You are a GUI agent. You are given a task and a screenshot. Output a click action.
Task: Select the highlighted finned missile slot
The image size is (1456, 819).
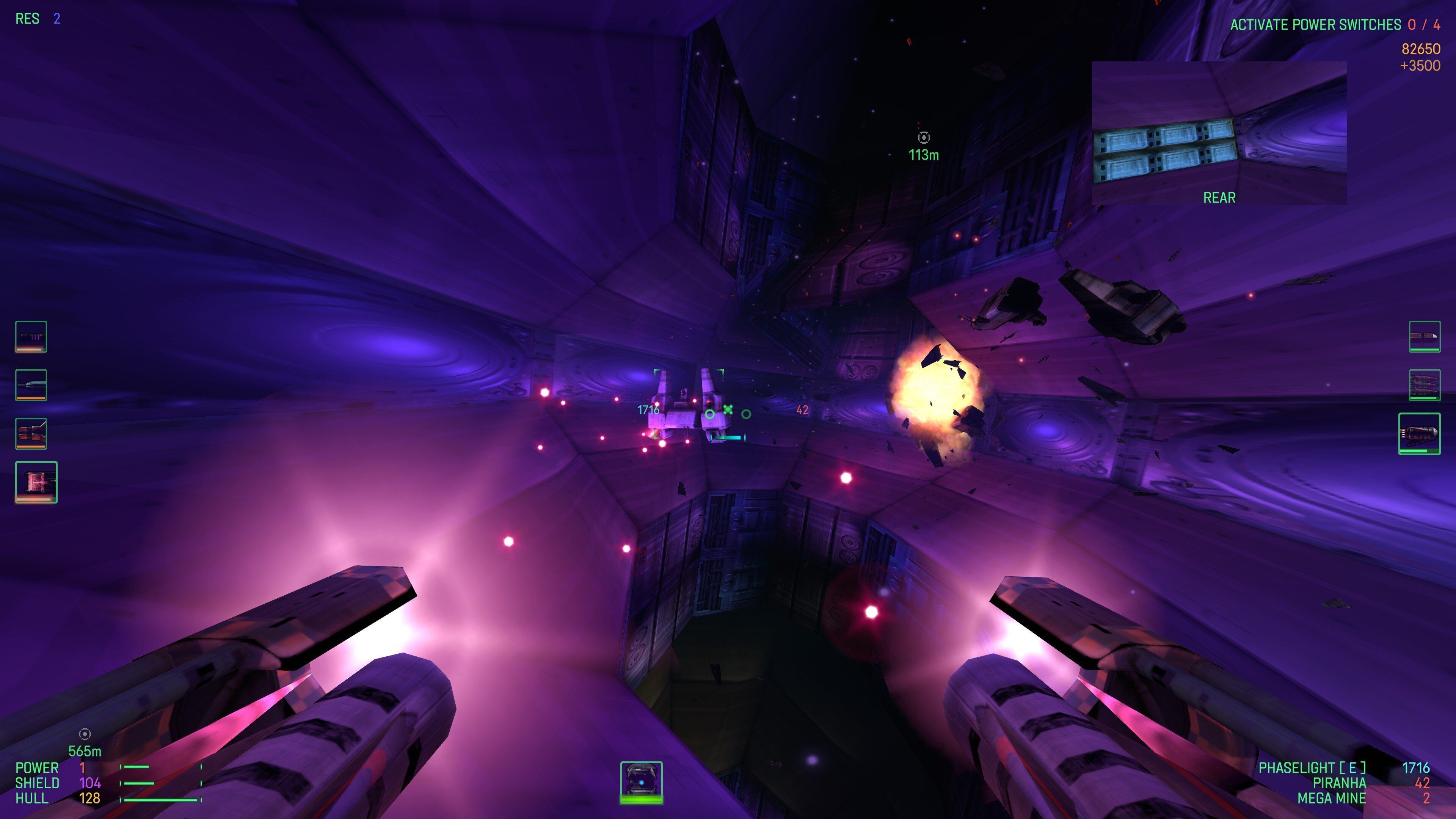(x=1419, y=433)
